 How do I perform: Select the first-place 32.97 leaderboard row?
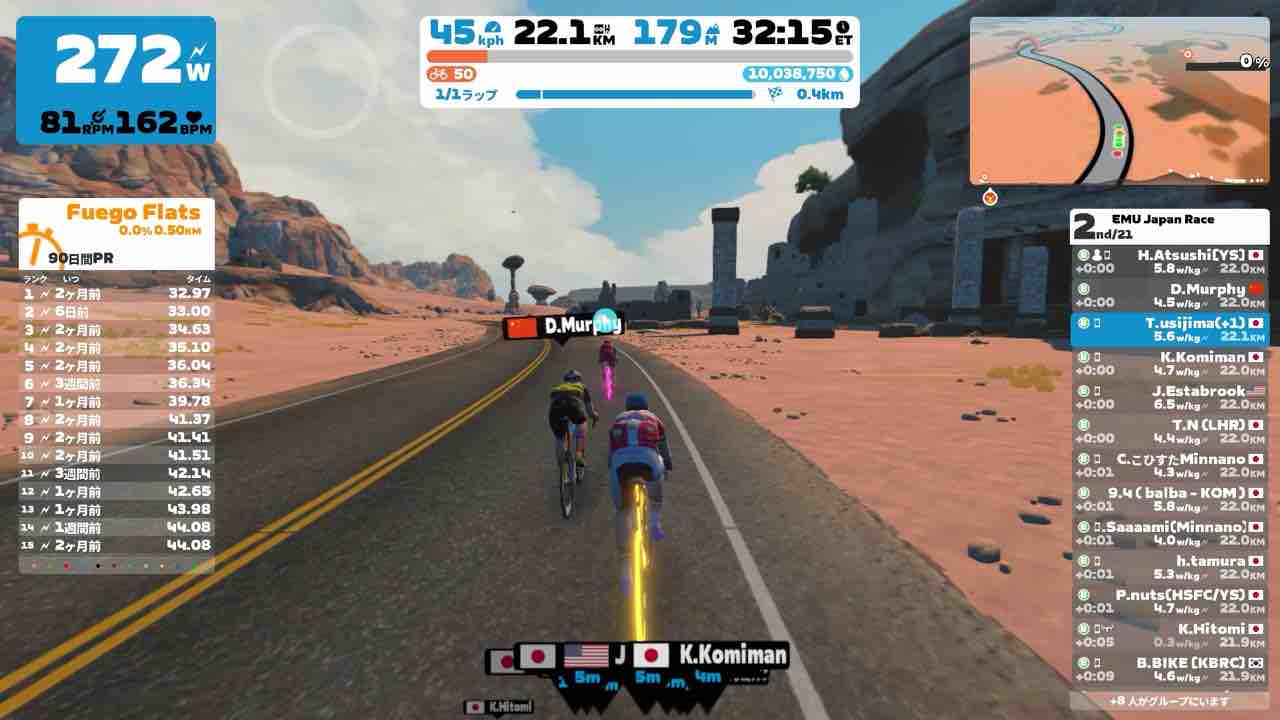[117, 293]
